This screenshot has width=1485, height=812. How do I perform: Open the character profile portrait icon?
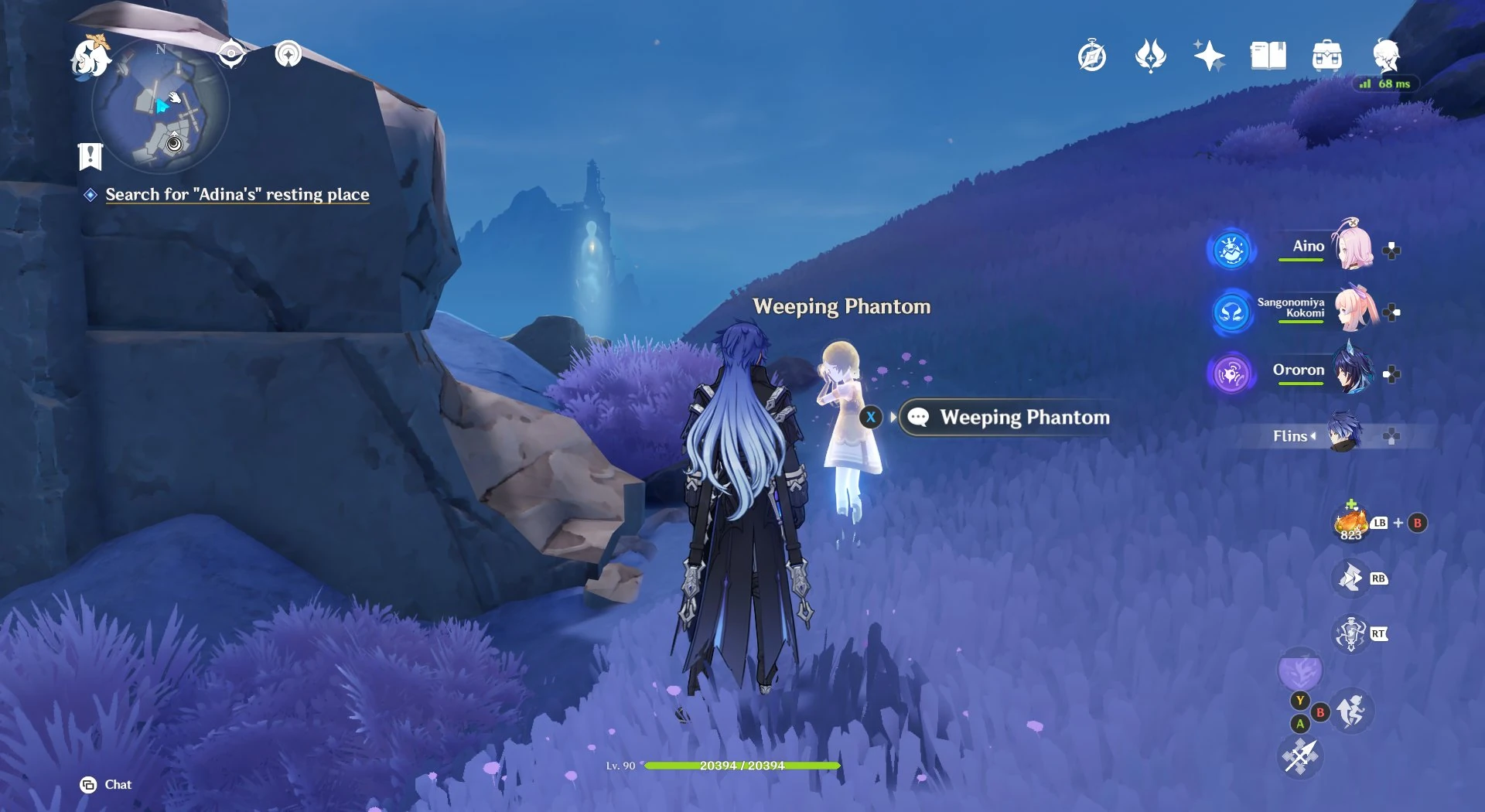click(1388, 56)
